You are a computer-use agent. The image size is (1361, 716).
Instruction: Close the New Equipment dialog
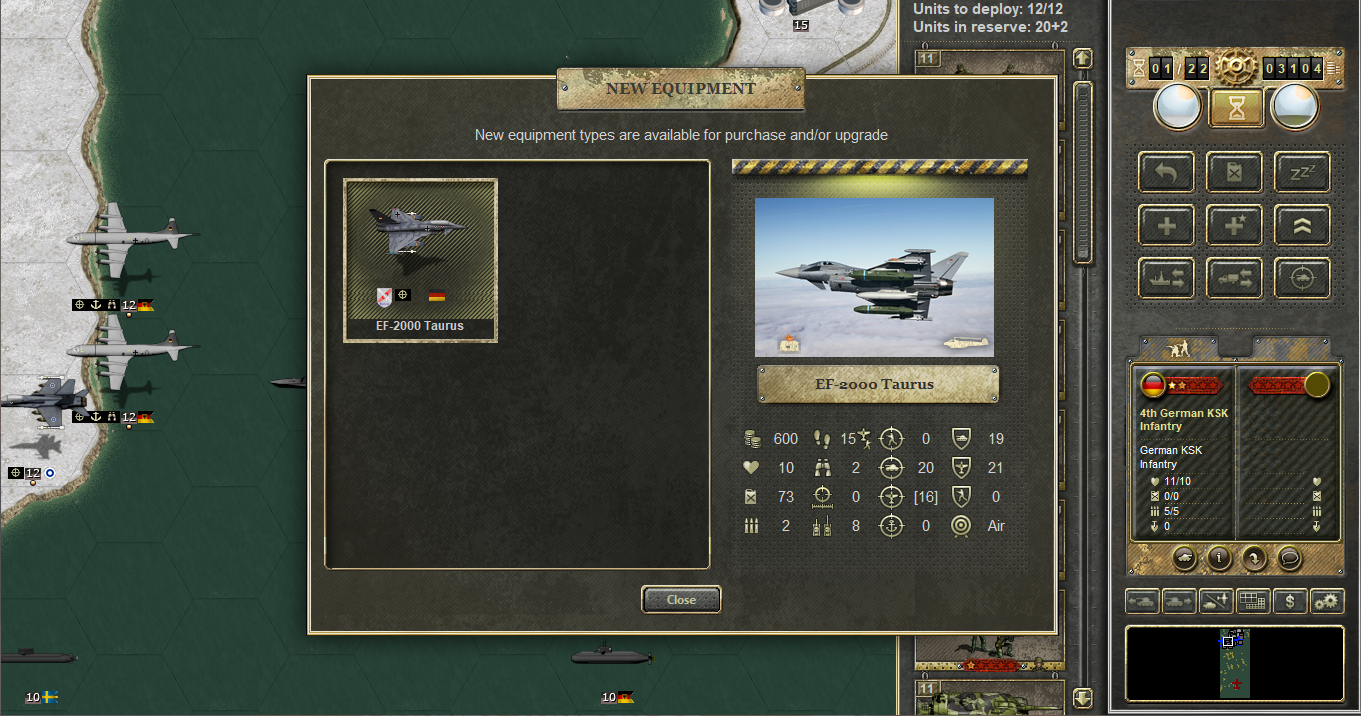click(681, 599)
